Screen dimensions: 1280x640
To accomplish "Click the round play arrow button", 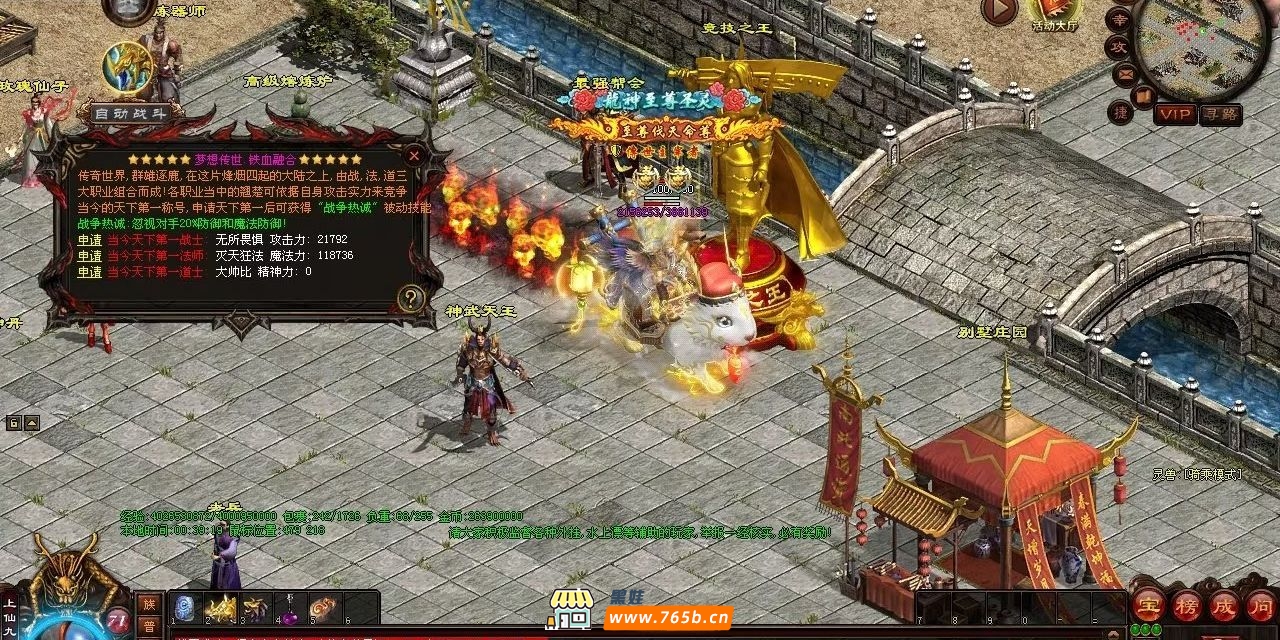I will 999,10.
